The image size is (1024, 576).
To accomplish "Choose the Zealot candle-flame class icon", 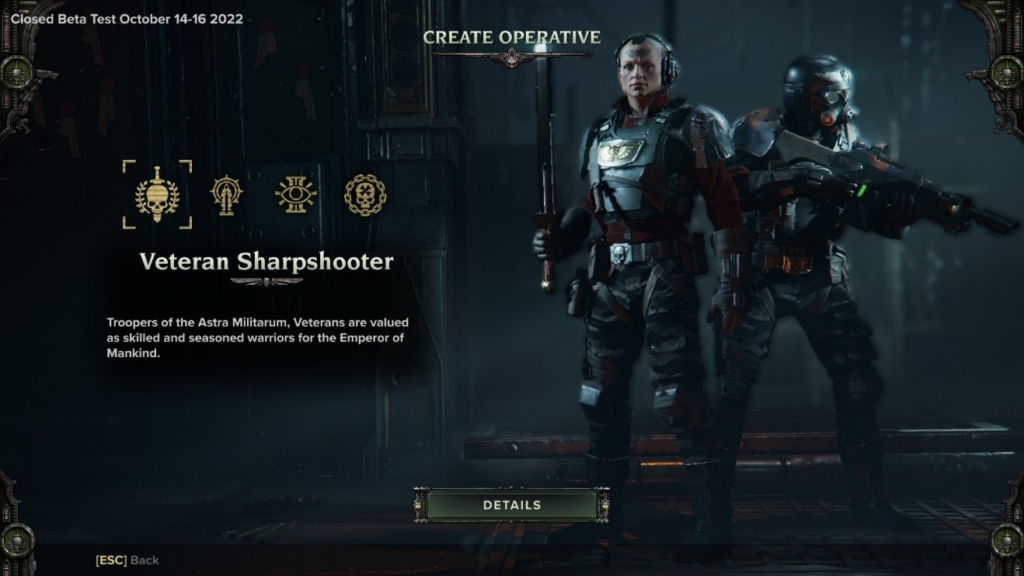I will point(227,194).
